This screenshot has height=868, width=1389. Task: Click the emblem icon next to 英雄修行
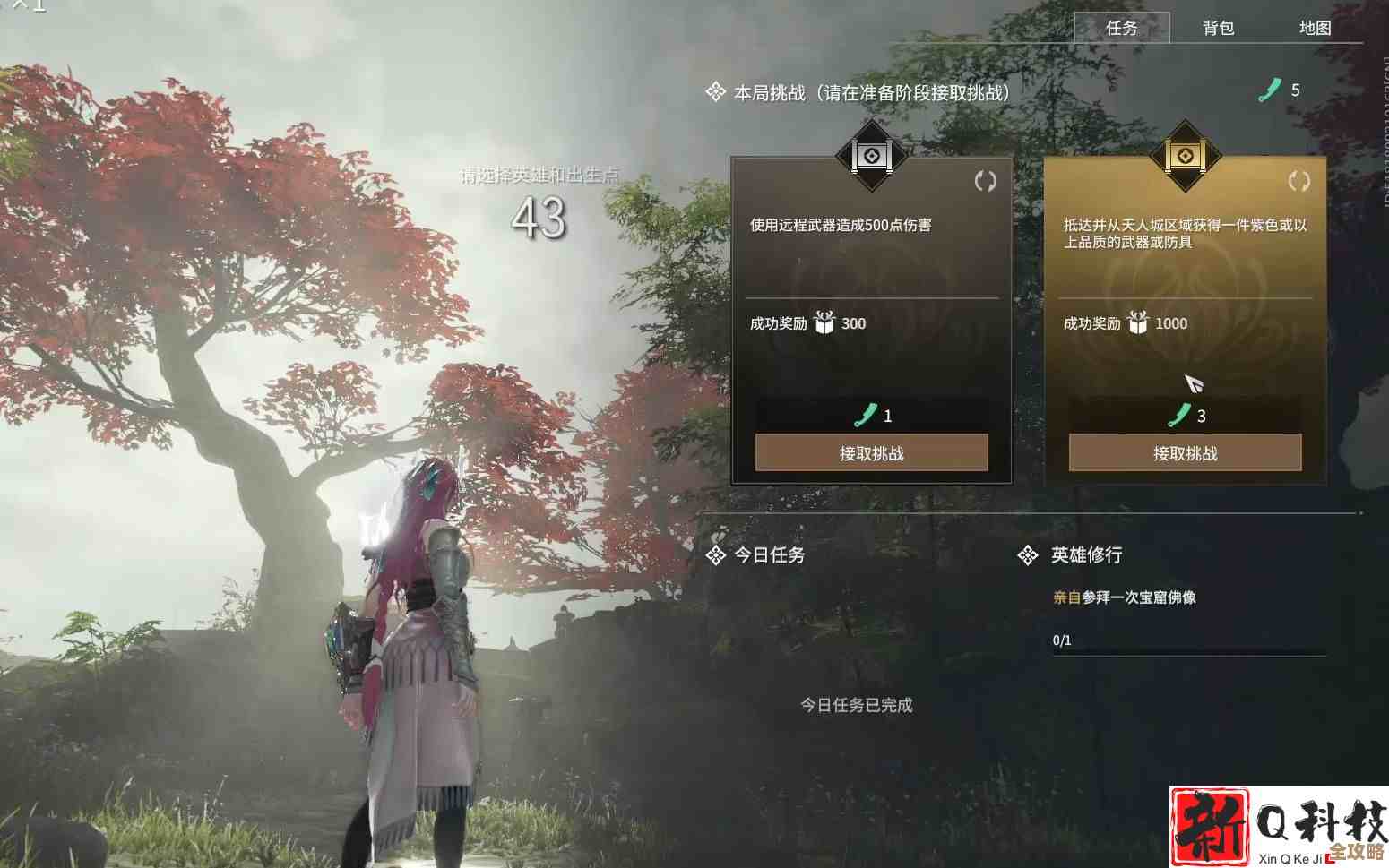pos(1026,555)
